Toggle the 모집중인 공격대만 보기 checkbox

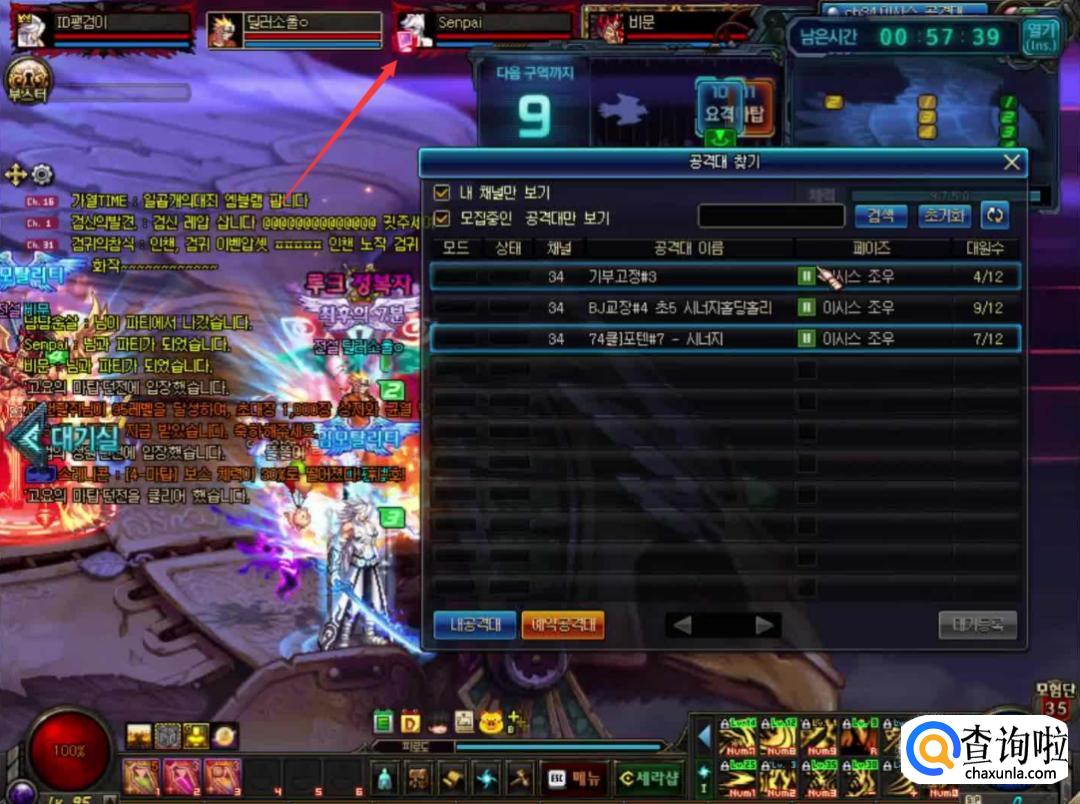tap(441, 218)
